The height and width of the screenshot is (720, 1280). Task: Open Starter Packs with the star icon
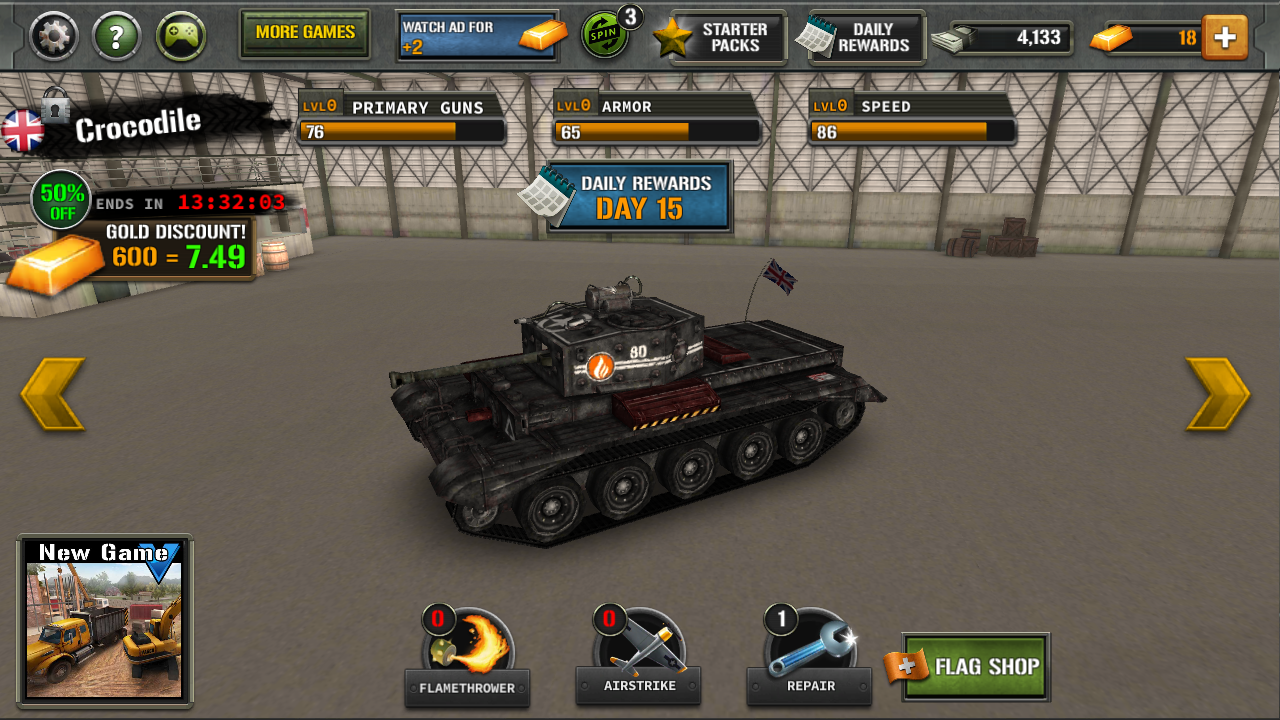coord(722,37)
